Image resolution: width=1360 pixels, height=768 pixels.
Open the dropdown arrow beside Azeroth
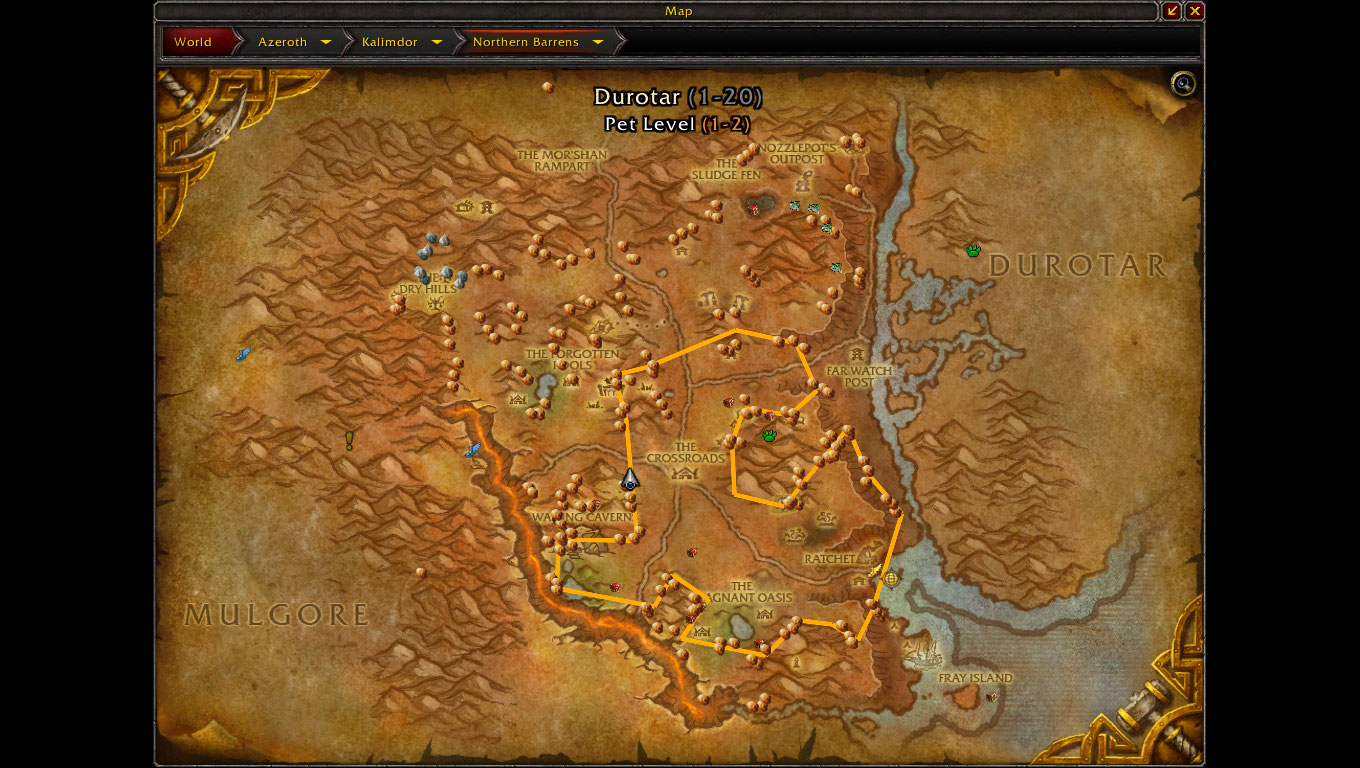pyautogui.click(x=326, y=42)
